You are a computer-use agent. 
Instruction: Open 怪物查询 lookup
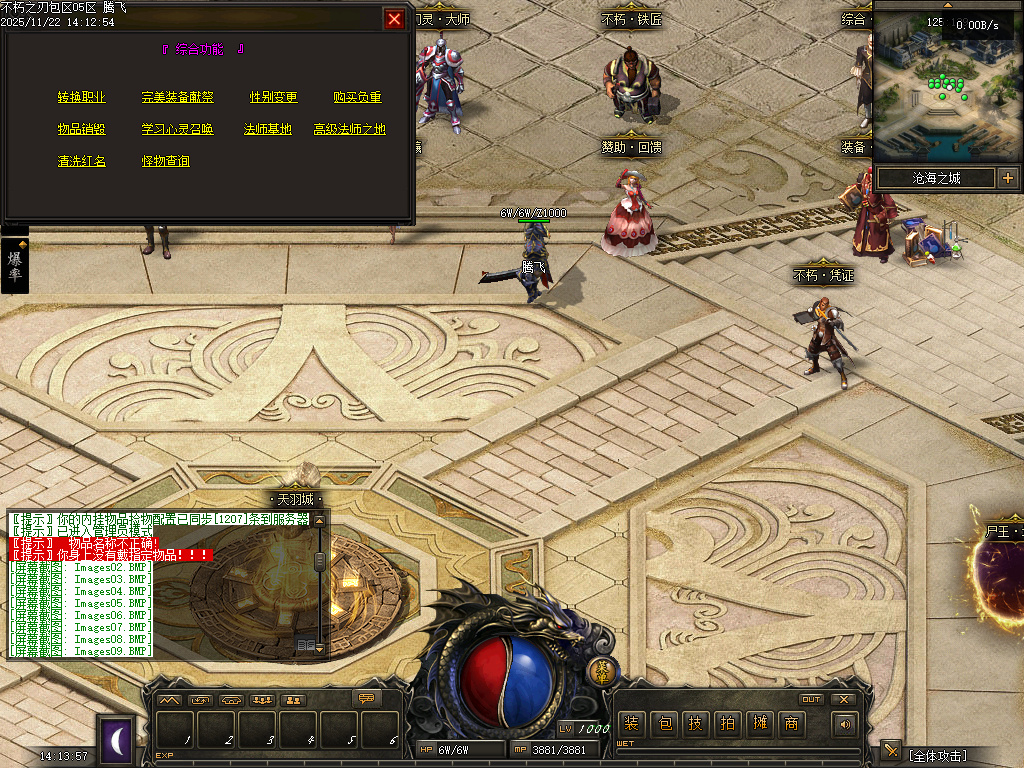165,161
